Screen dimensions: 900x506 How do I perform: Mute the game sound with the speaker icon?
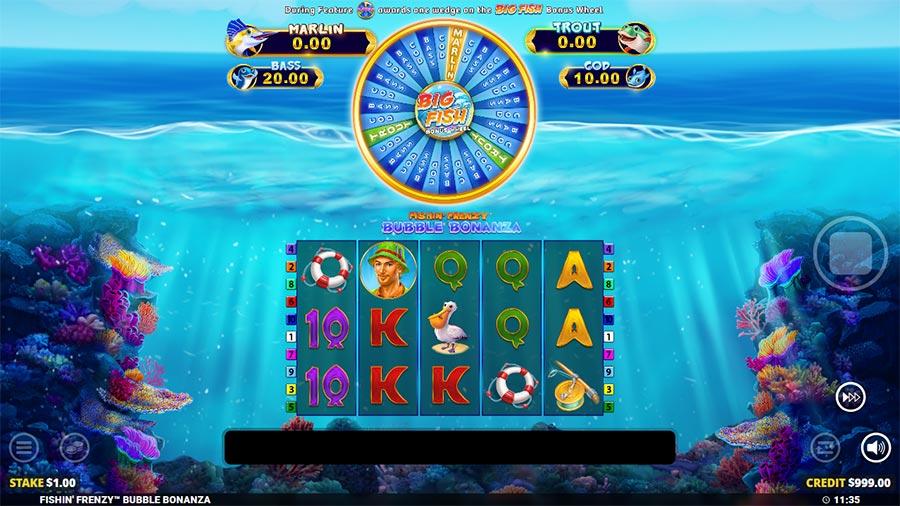875,447
